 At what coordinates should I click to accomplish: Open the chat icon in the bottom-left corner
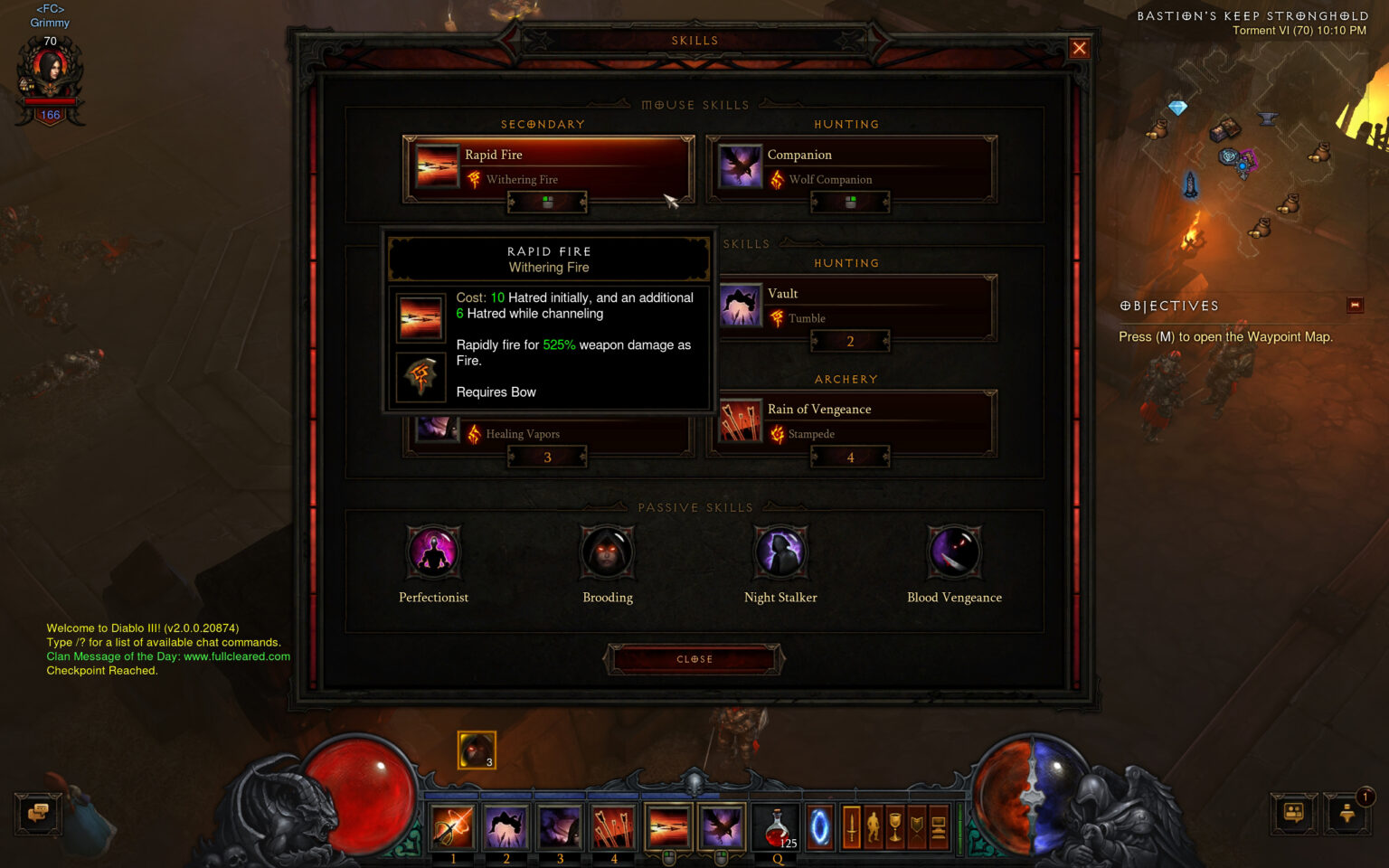tap(37, 815)
